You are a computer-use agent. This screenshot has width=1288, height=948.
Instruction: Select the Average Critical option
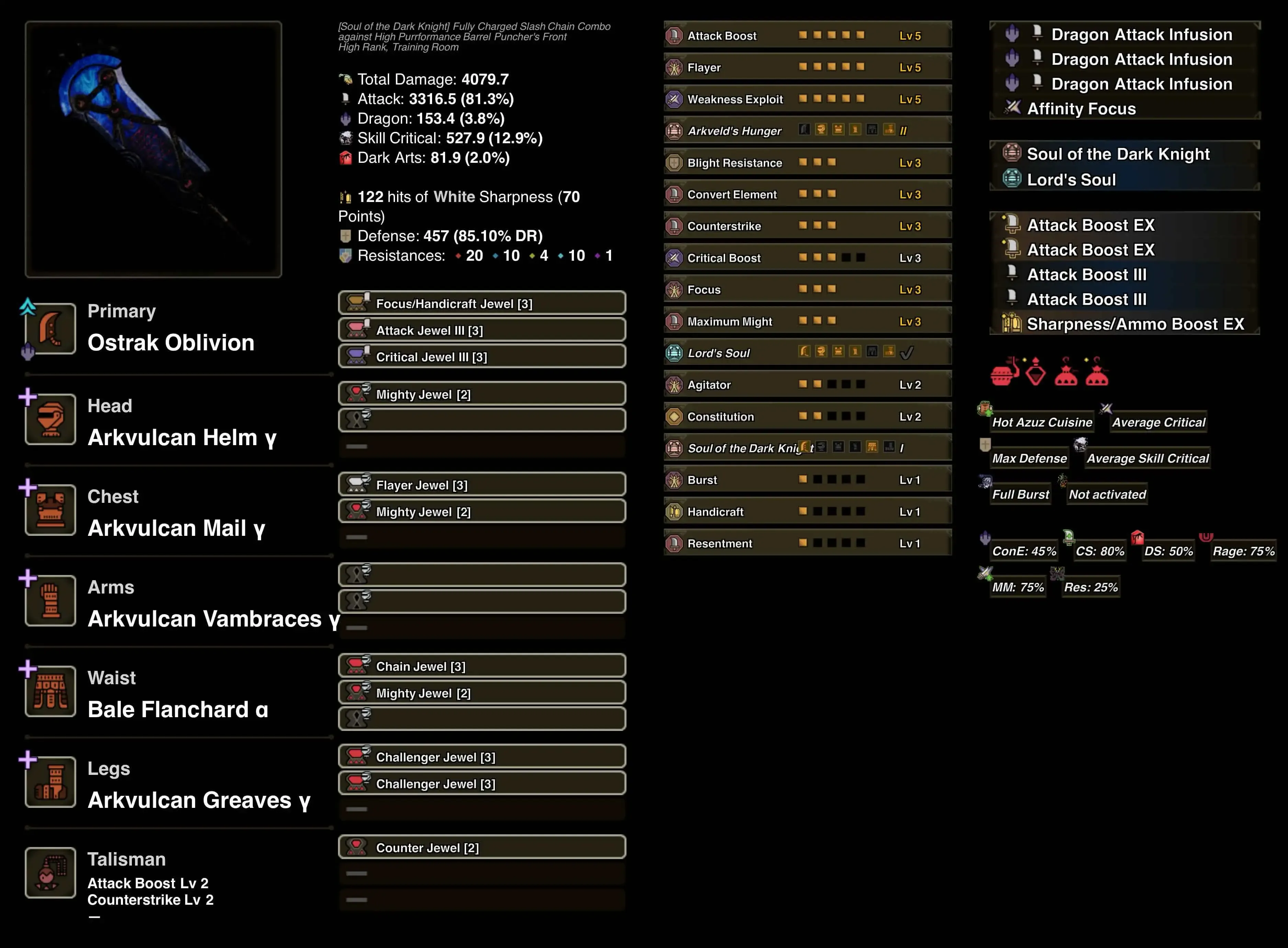click(1158, 422)
